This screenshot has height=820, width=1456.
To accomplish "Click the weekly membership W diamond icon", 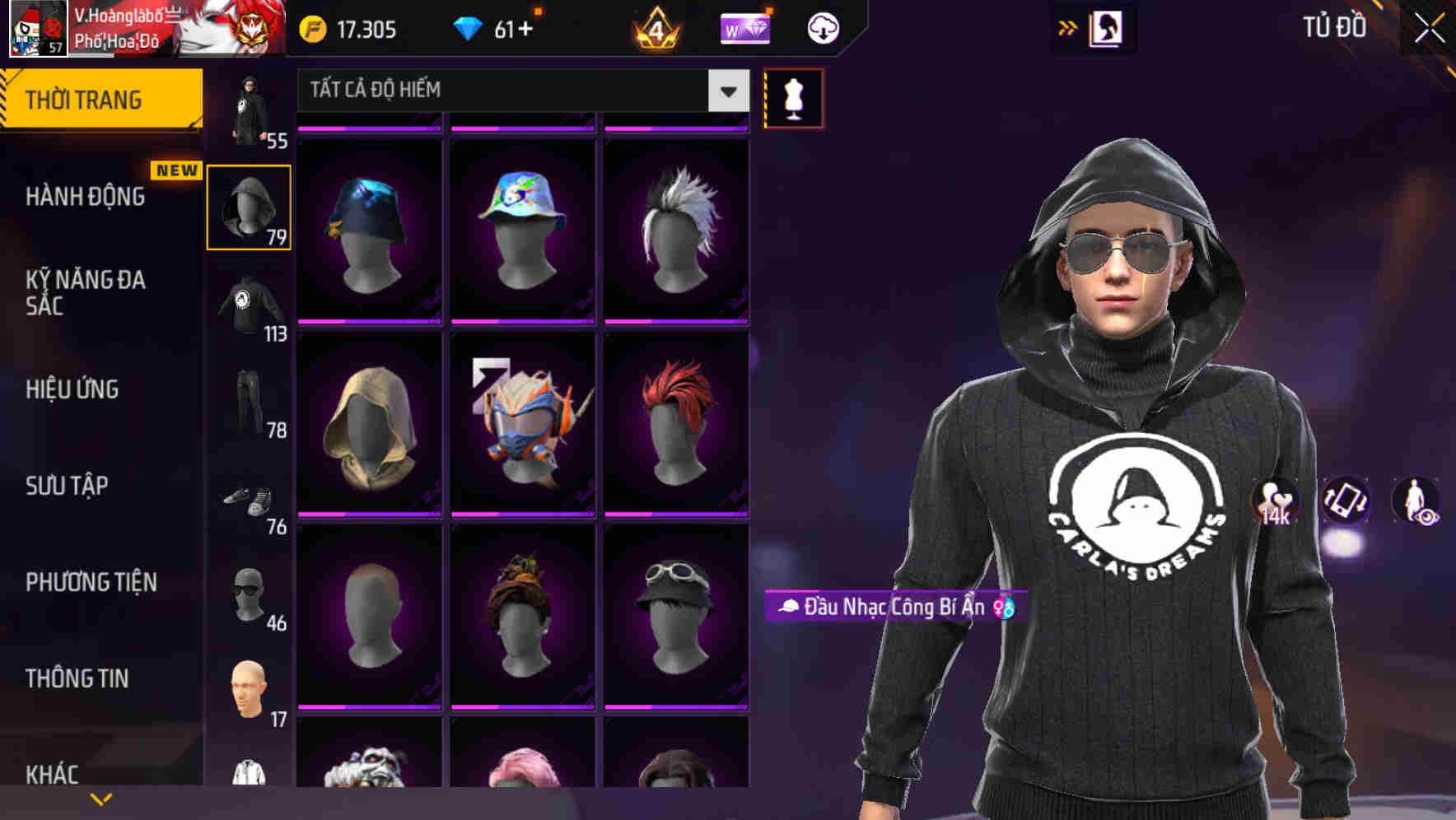I will [745, 27].
